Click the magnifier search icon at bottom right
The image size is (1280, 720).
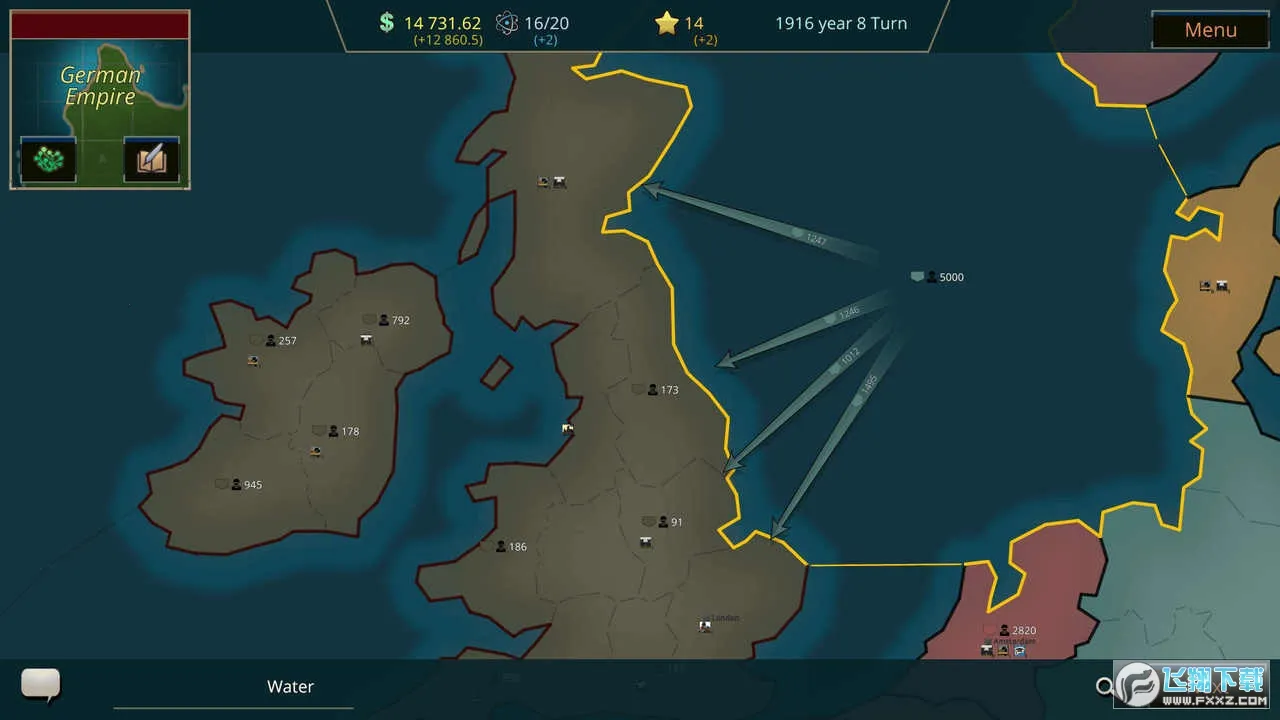pyautogui.click(x=1106, y=686)
